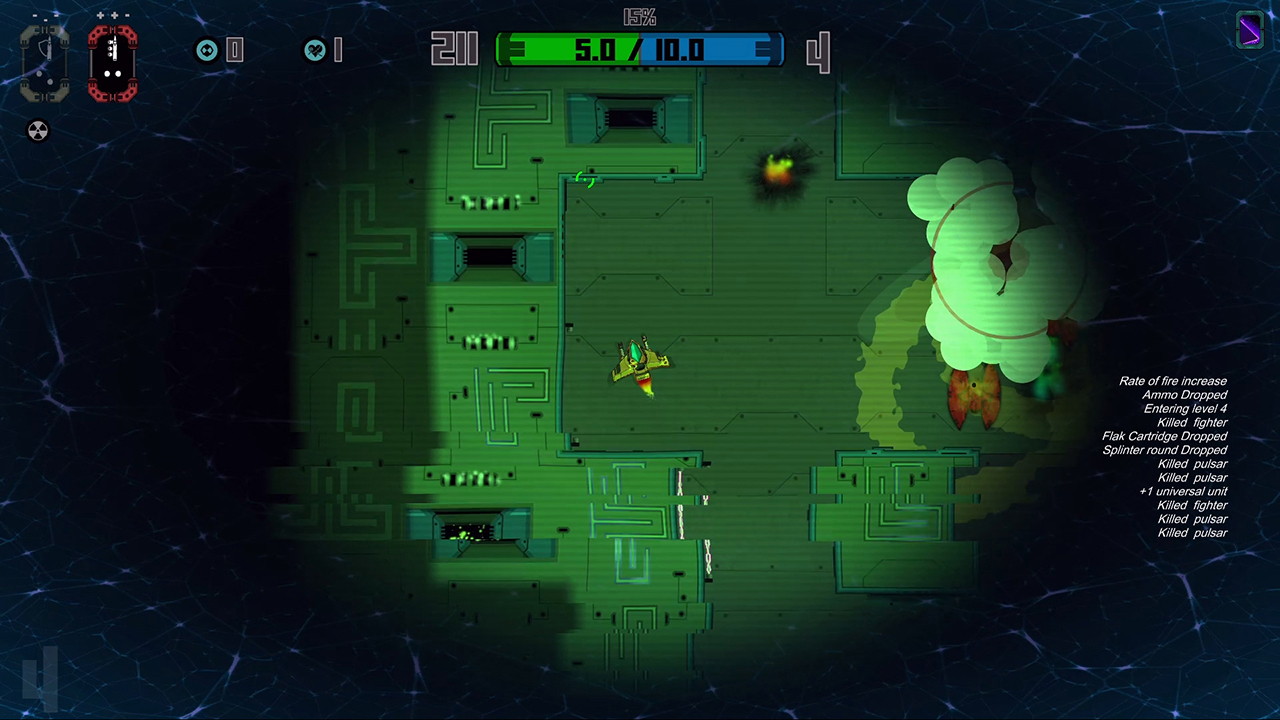Click the purple arrow icon top right
Screen dimensions: 1280x720
(1251, 32)
